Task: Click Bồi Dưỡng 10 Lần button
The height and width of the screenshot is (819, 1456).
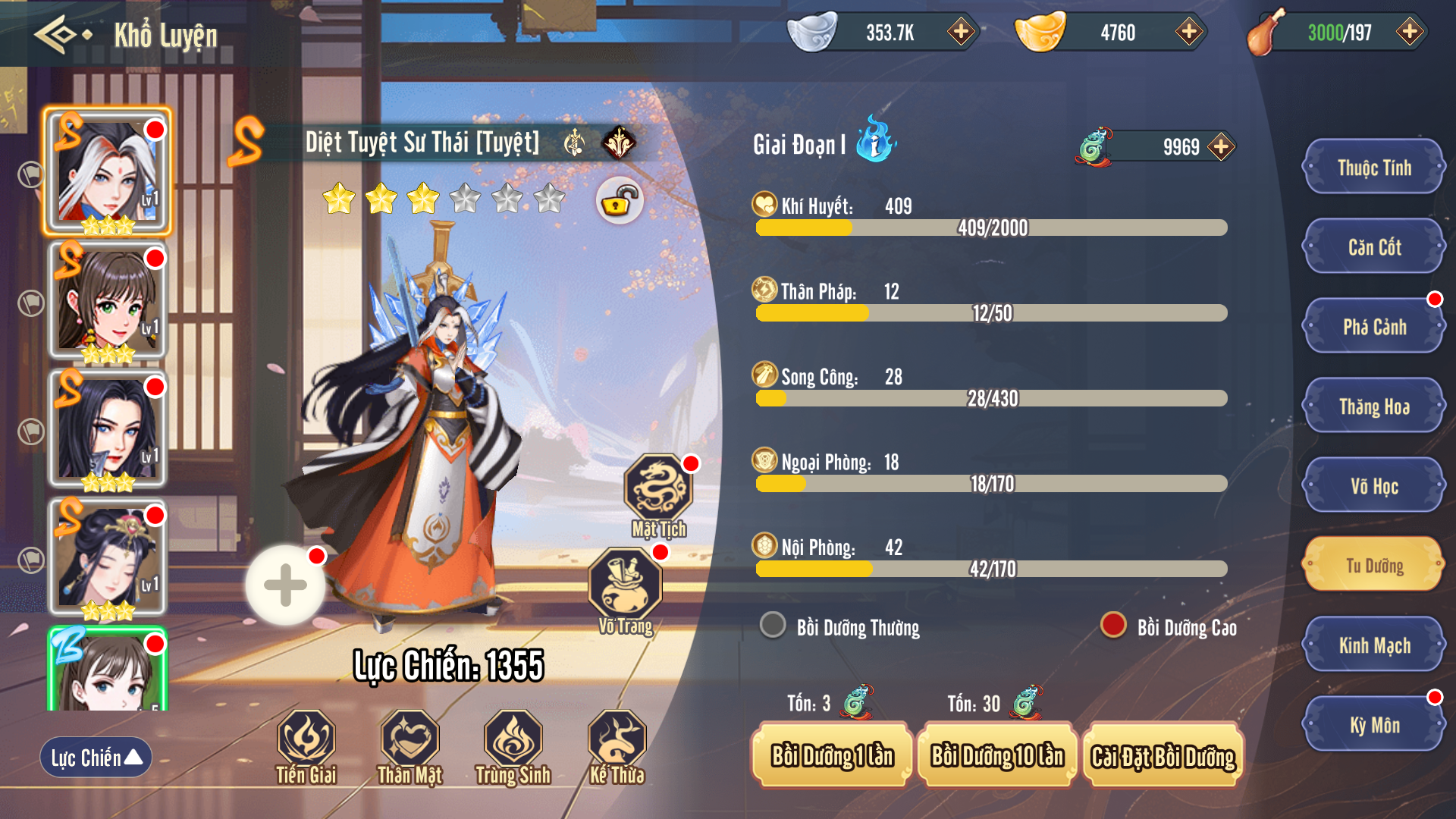Action: pyautogui.click(x=997, y=755)
